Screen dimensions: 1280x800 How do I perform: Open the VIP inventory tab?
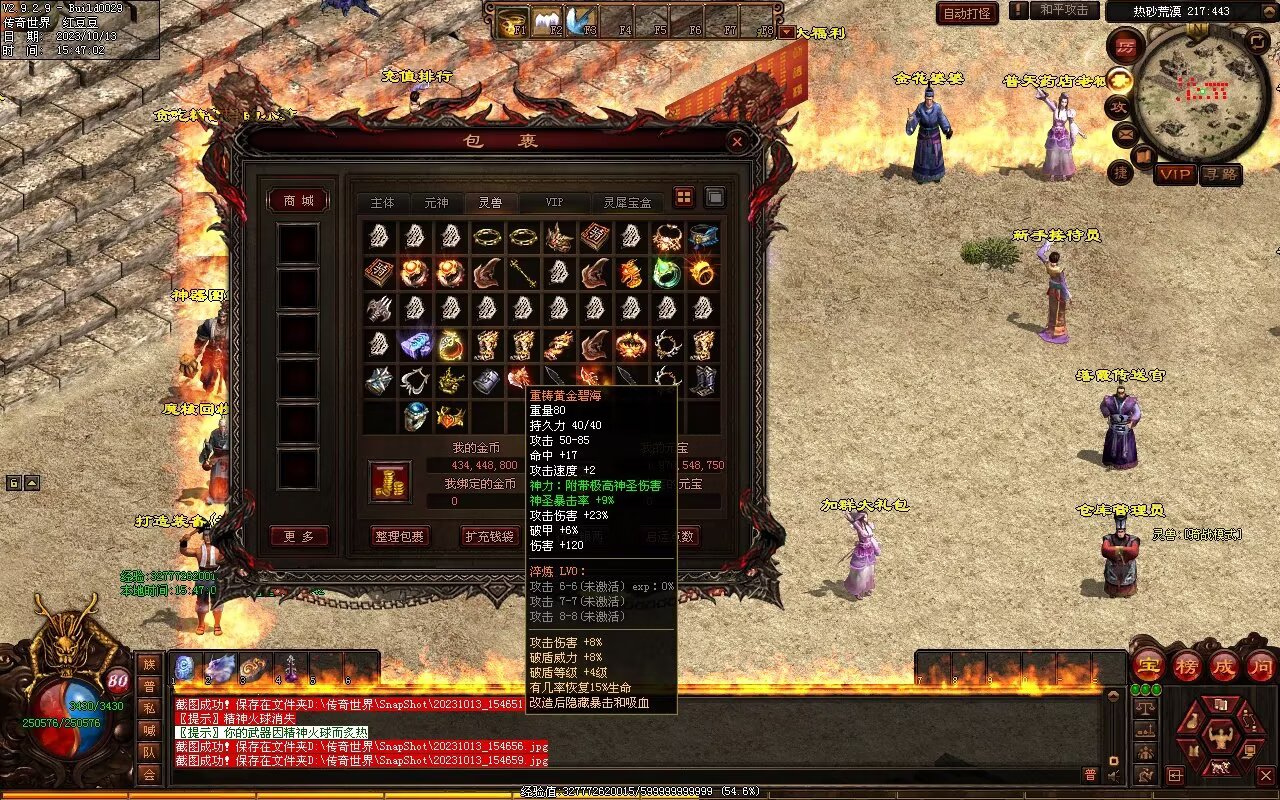point(553,202)
